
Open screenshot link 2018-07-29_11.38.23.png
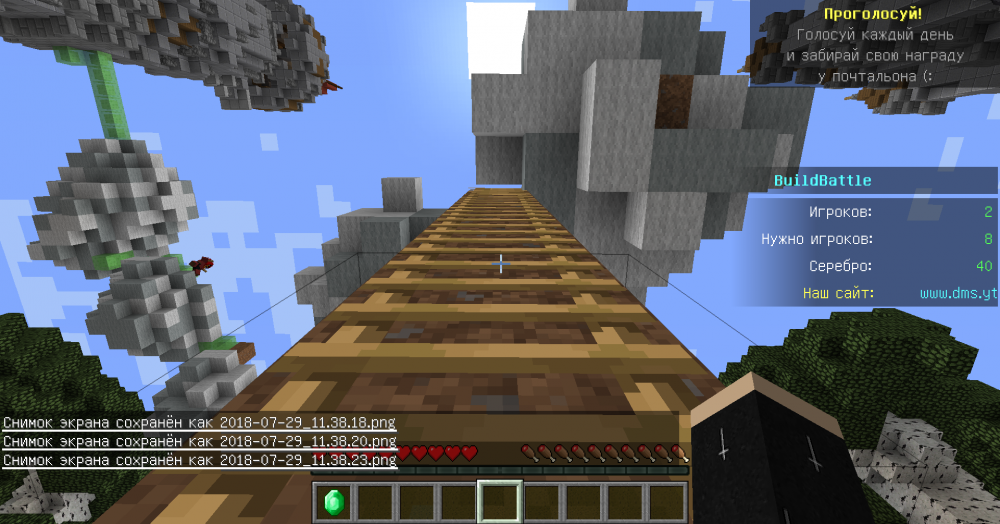pyautogui.click(x=307, y=460)
